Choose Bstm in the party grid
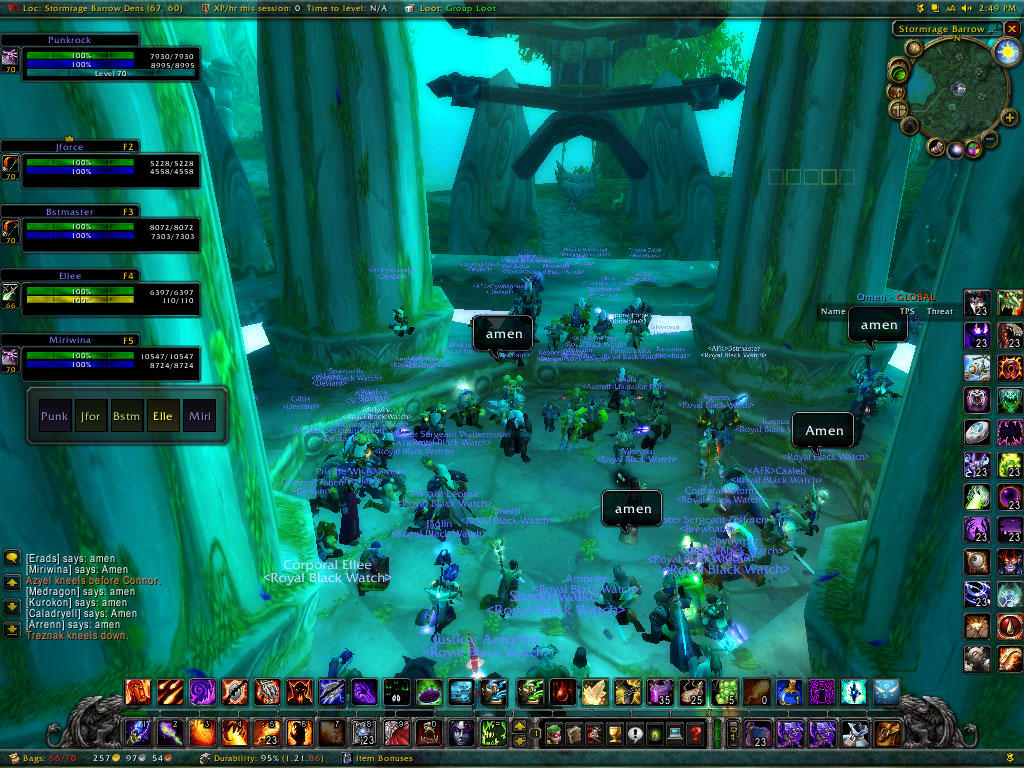This screenshot has width=1024, height=768. [126, 415]
